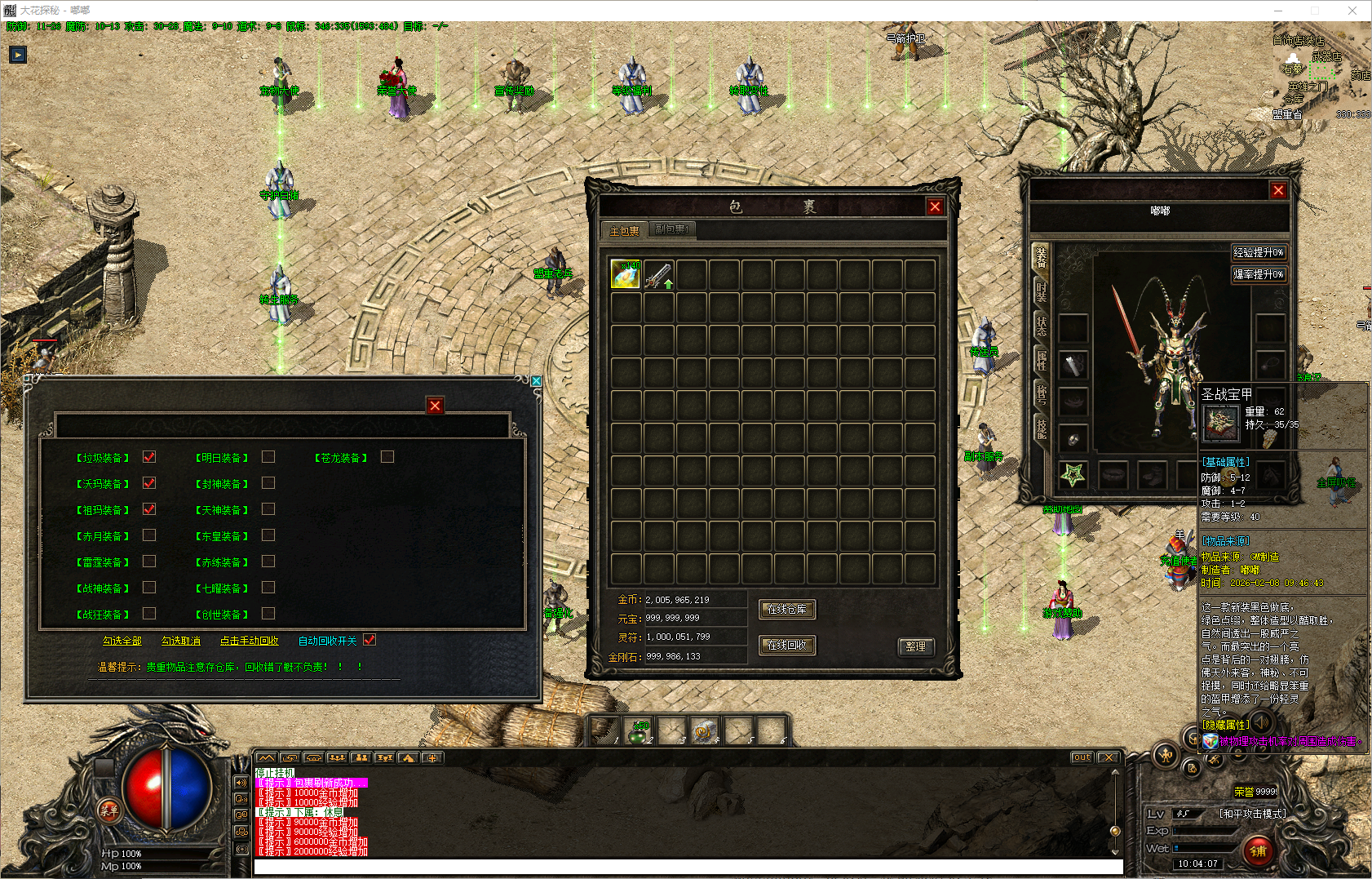Close the bag (包裹) window
The width and height of the screenshot is (1372, 879).
coord(935,206)
